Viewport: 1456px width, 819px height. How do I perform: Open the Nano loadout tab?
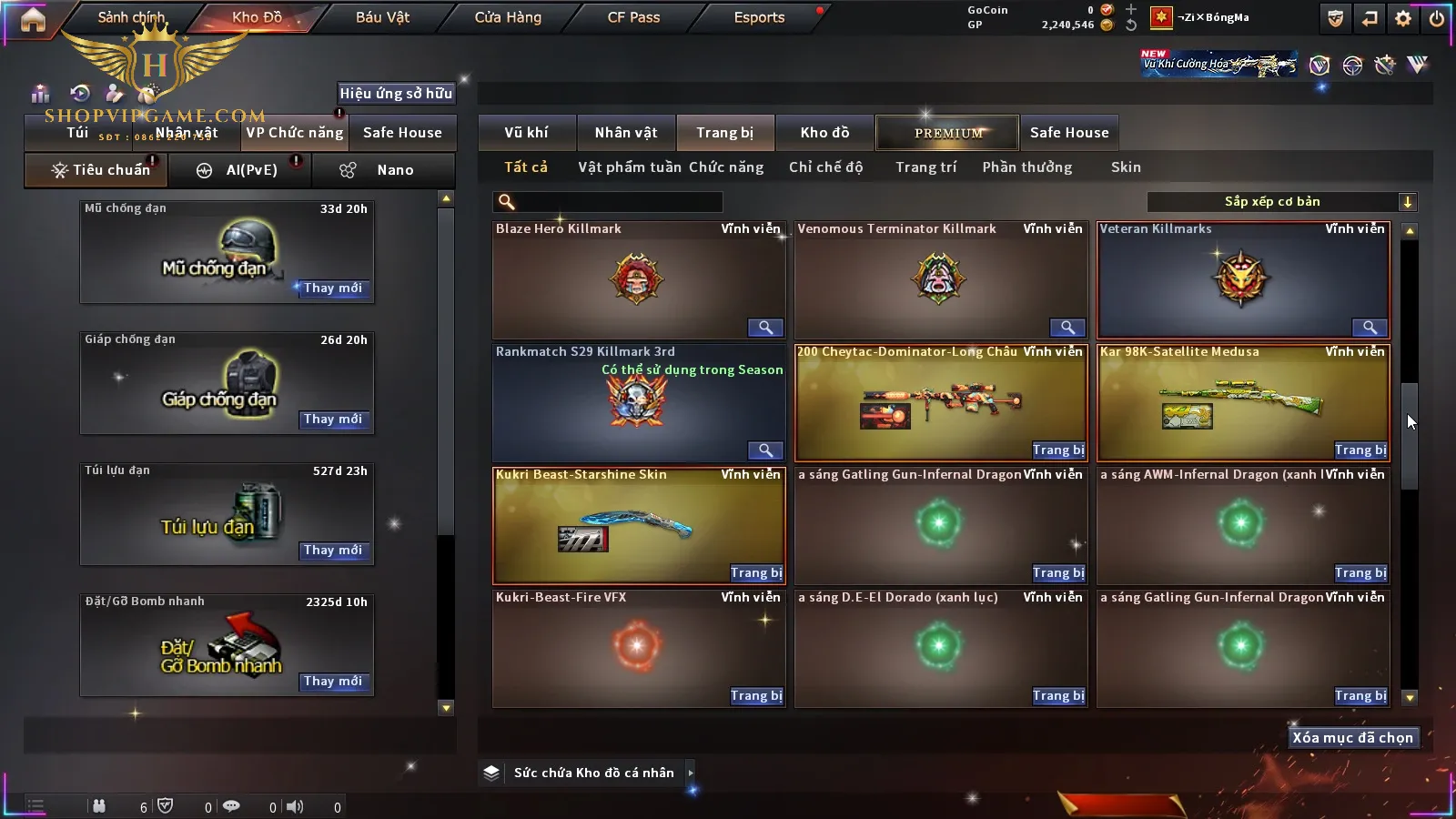383,170
